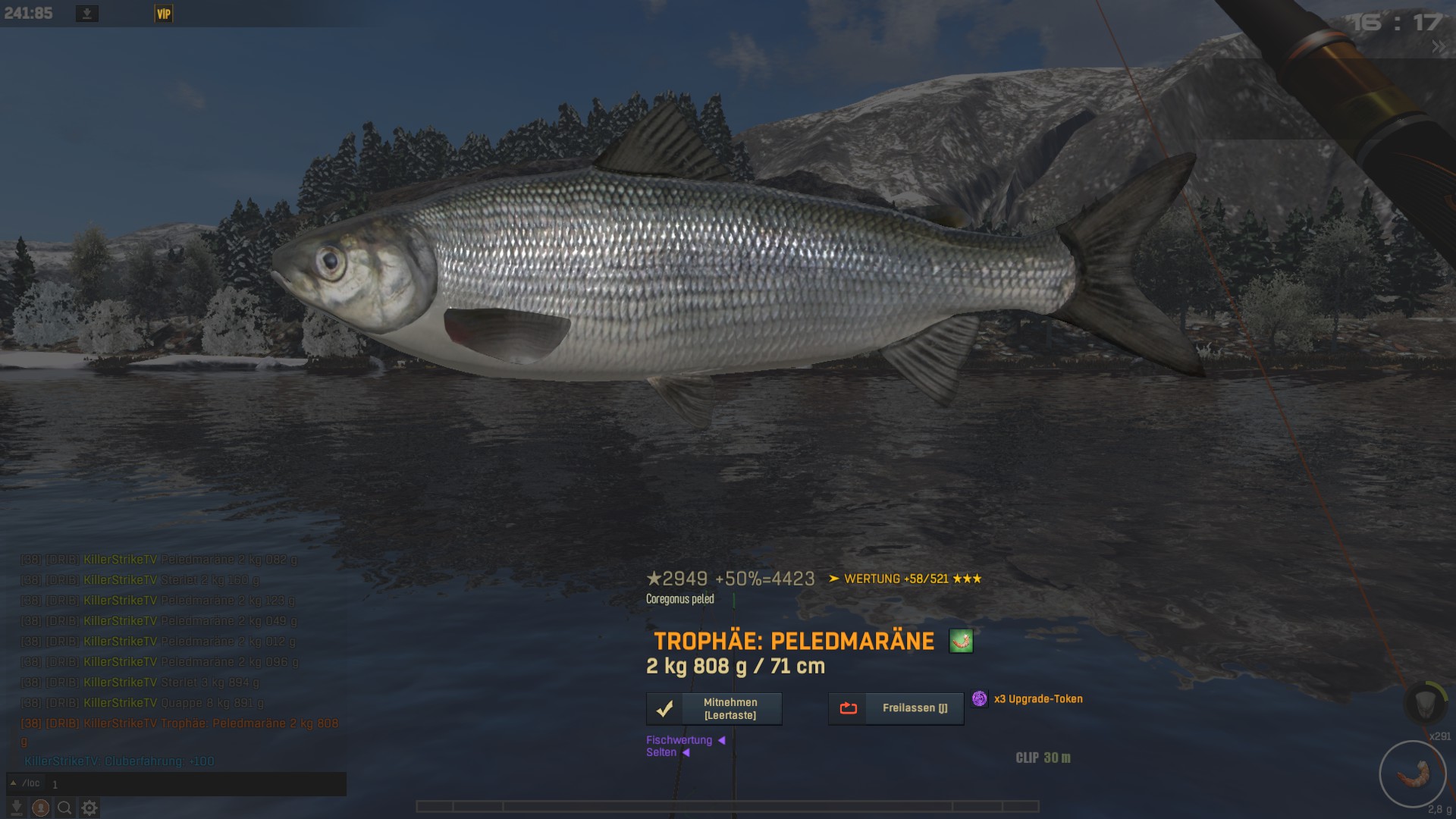Focus the chat message input field
1456x819 pixels.
tap(197, 784)
